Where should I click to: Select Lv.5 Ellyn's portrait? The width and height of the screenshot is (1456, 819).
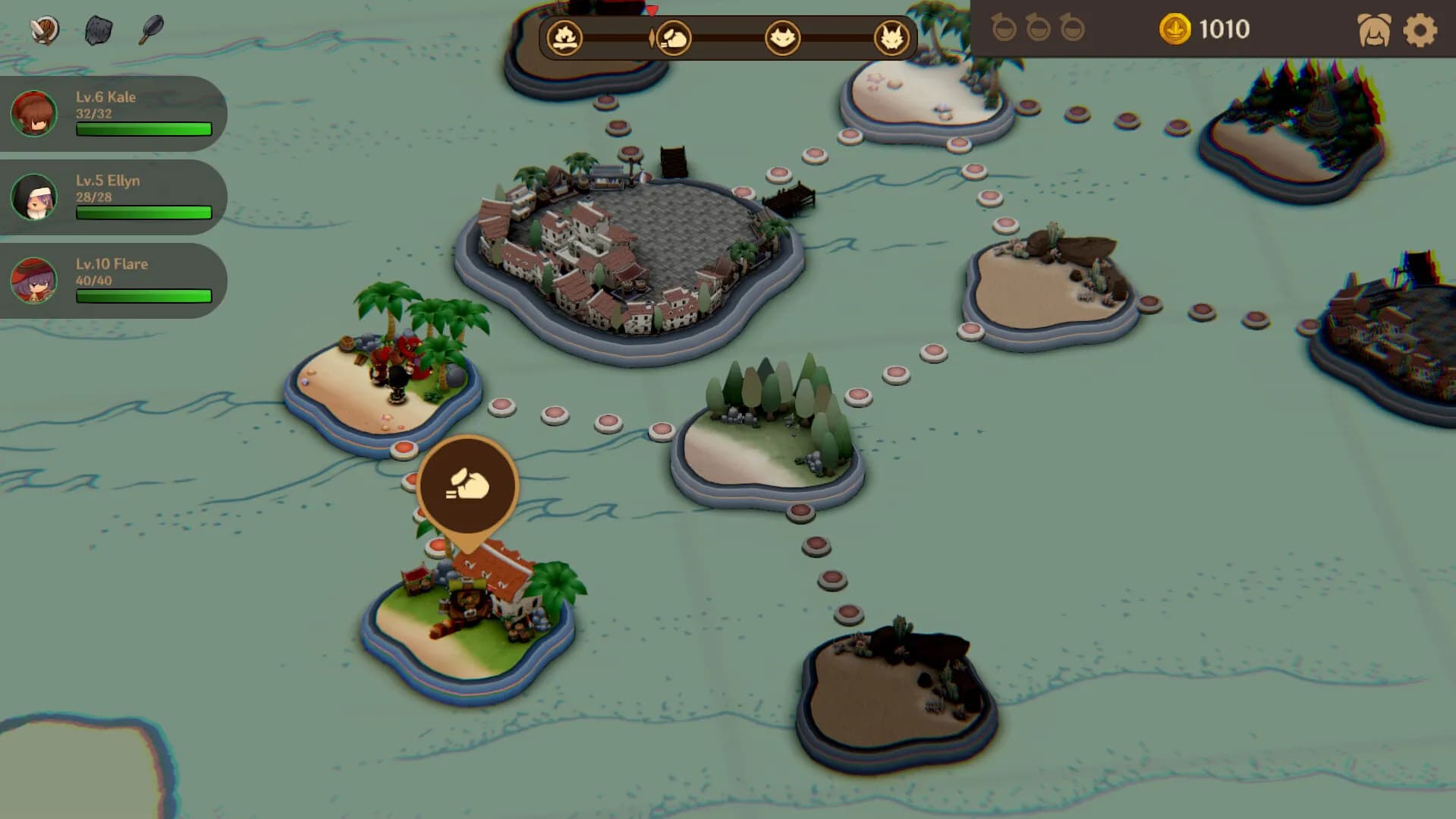[x=33, y=197]
